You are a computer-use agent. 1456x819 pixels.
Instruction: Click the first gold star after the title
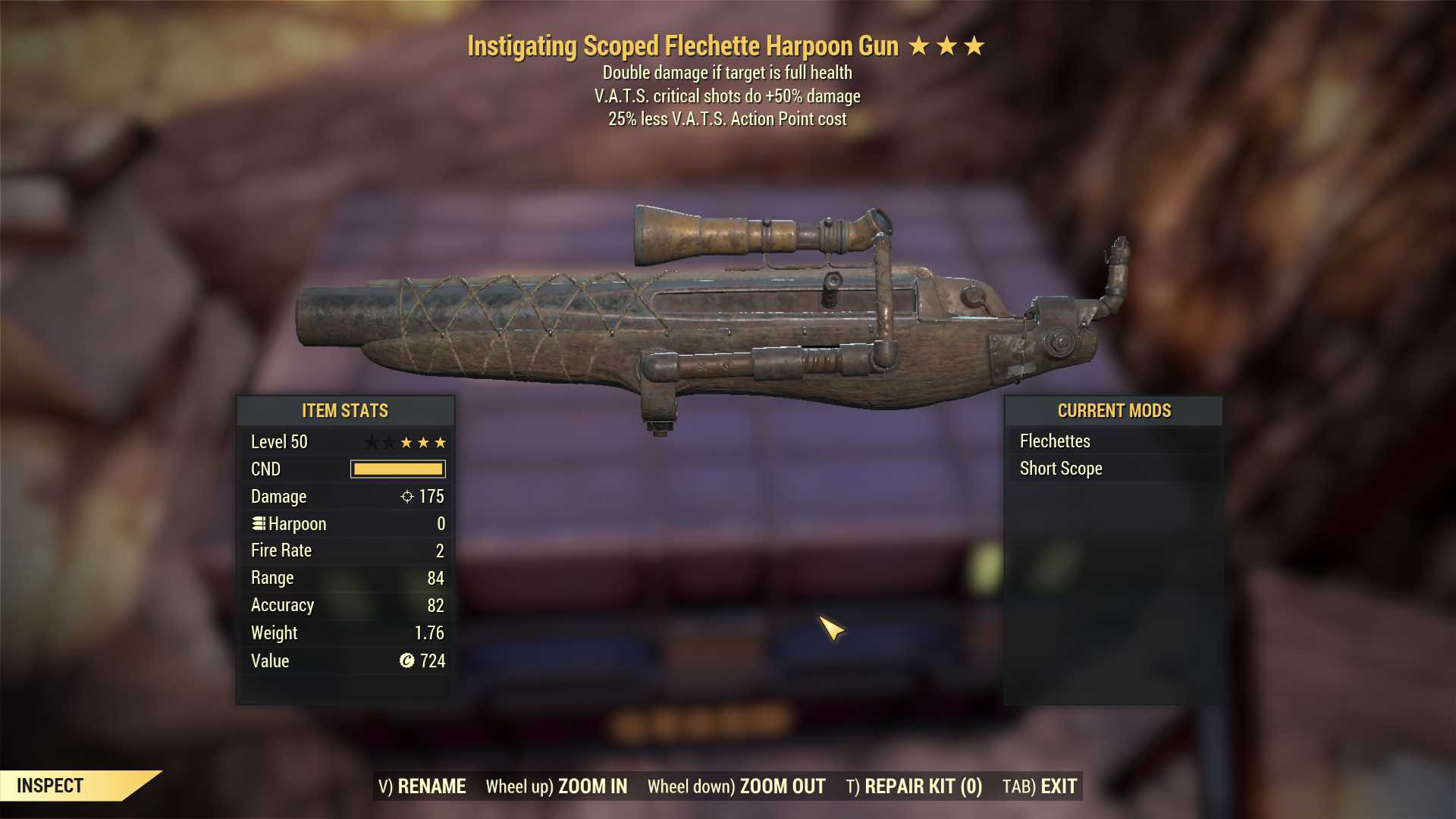point(918,45)
